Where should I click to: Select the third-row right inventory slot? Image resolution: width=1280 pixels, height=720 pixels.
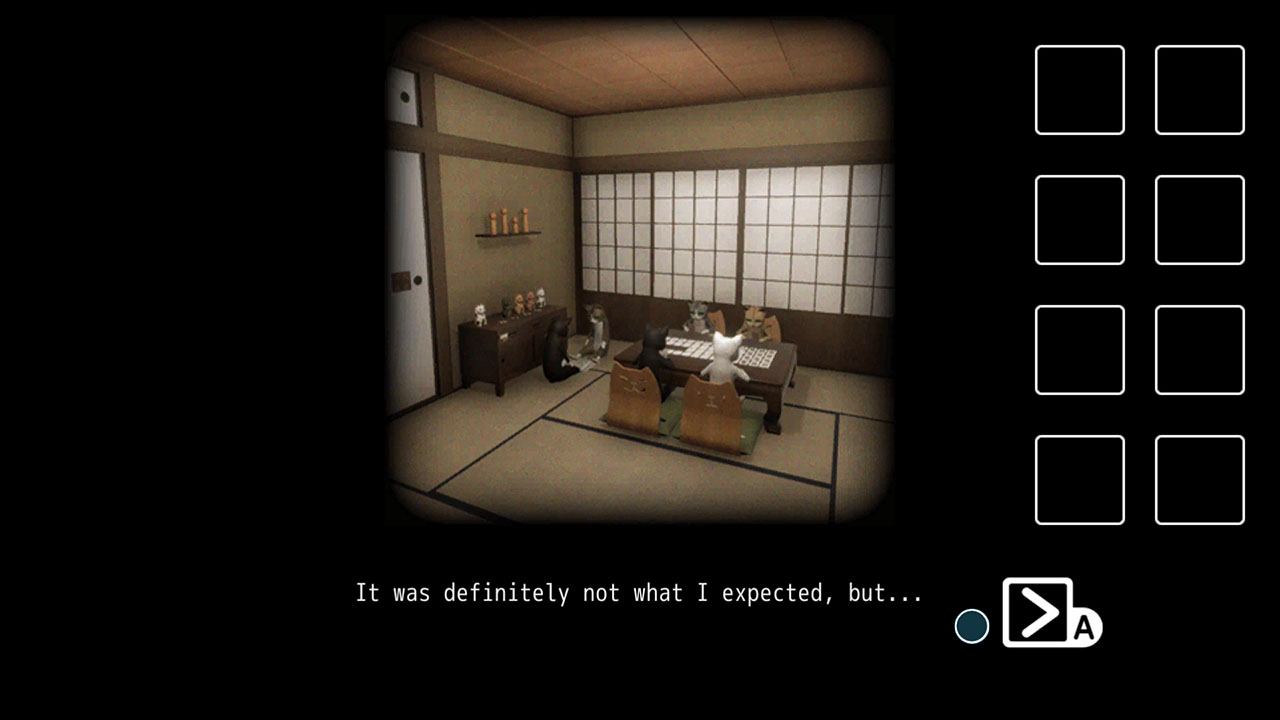click(x=1199, y=350)
